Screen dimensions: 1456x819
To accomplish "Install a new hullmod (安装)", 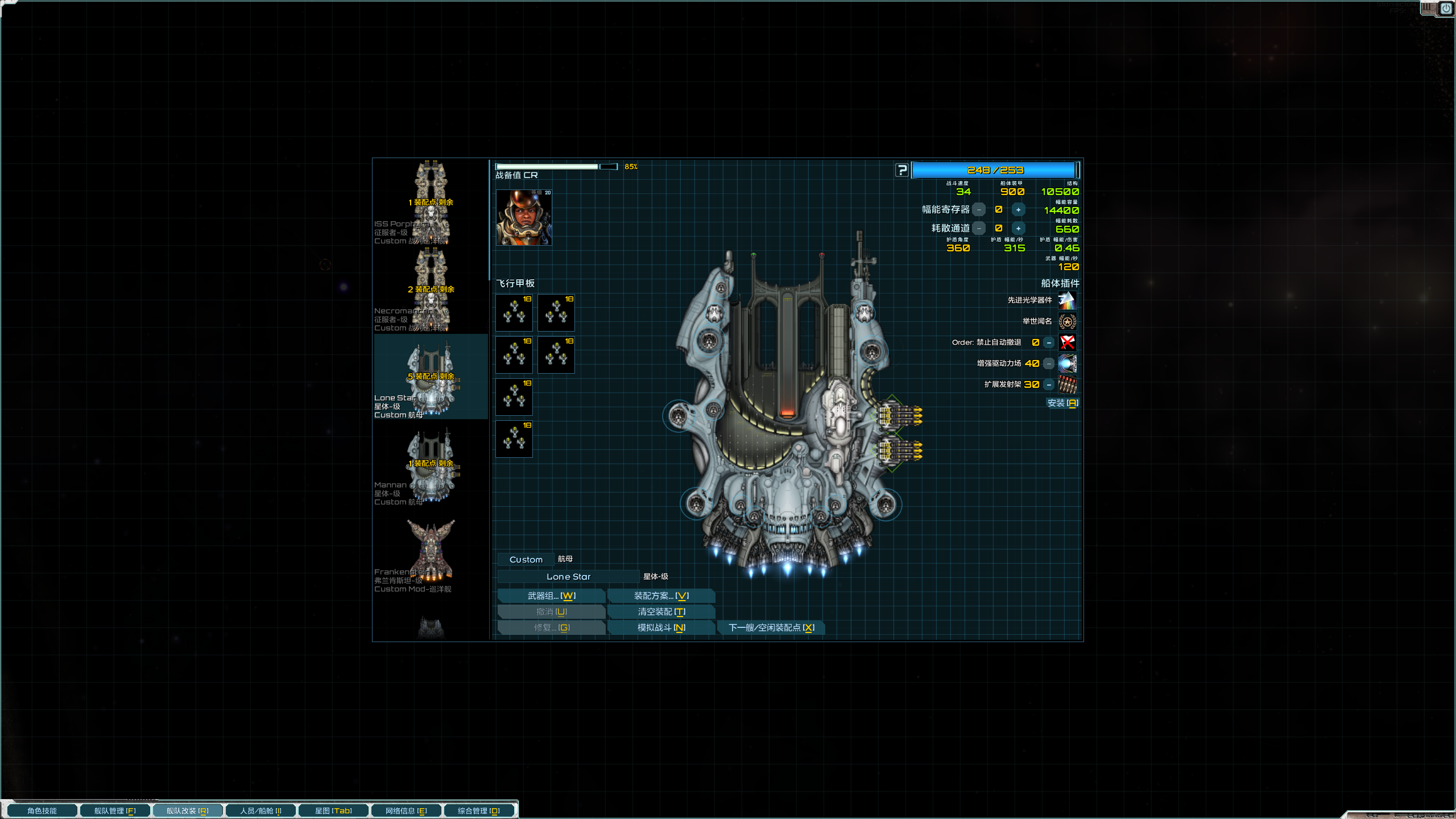I will [x=1062, y=403].
